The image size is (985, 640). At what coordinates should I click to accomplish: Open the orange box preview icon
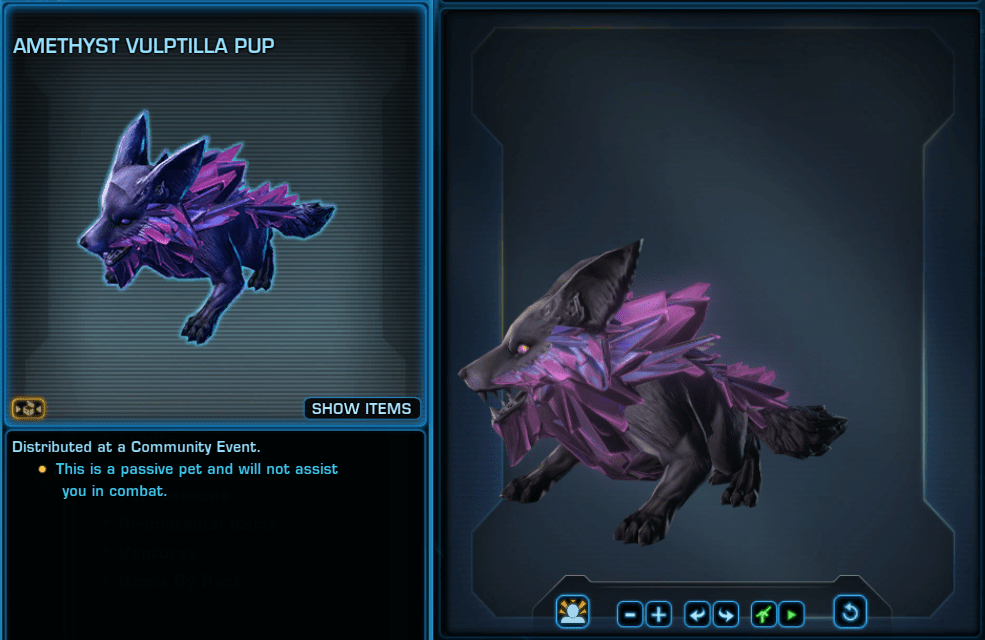point(28,408)
